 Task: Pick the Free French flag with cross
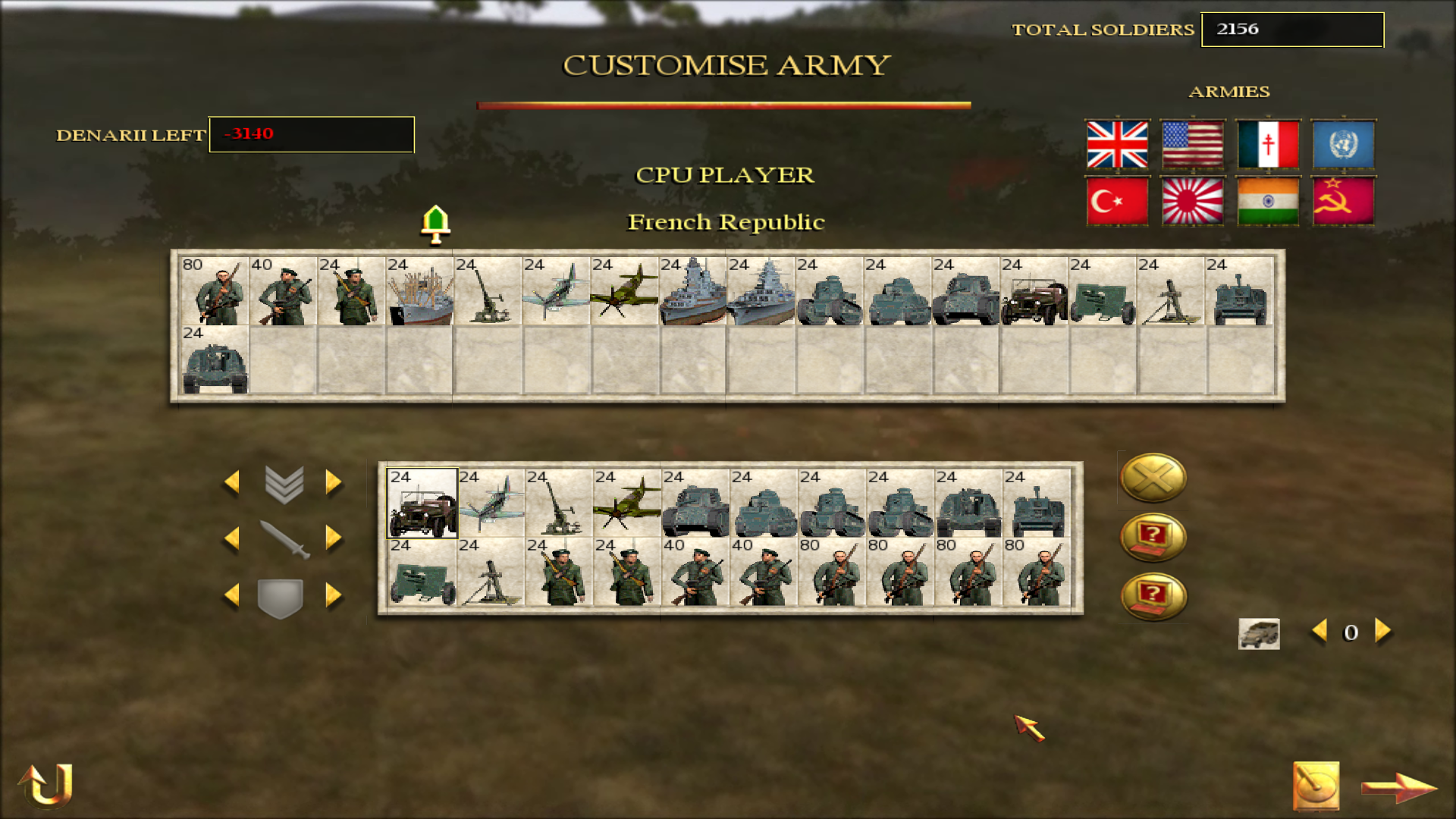click(x=1268, y=144)
